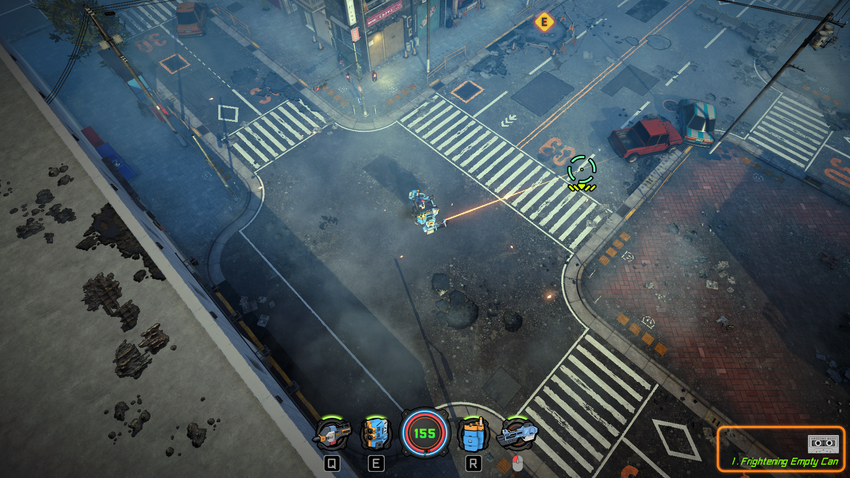Select the blue blaster weapon icon
This screenshot has width=850, height=478.
pyautogui.click(x=517, y=434)
